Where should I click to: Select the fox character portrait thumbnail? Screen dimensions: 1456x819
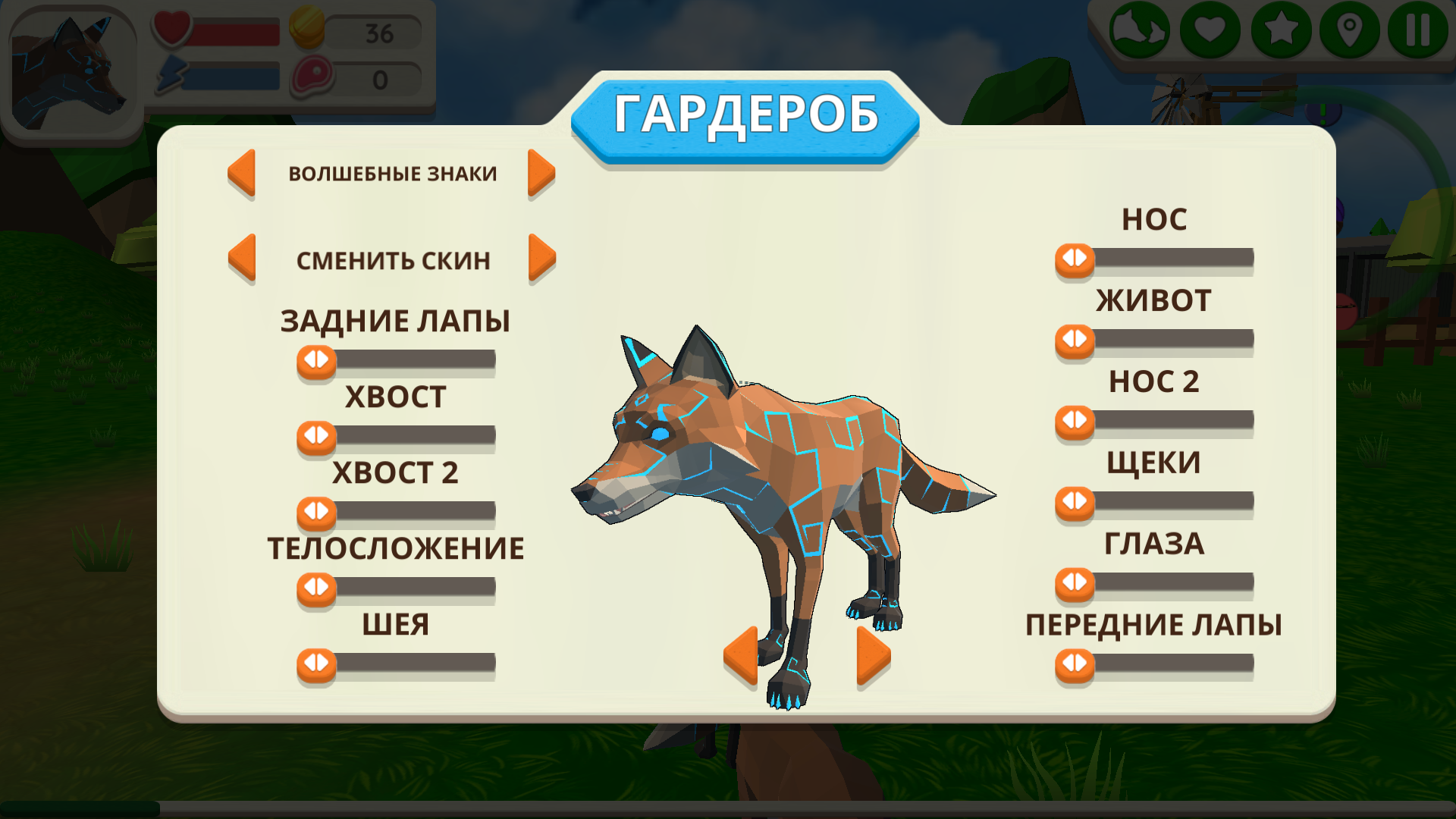[72, 68]
